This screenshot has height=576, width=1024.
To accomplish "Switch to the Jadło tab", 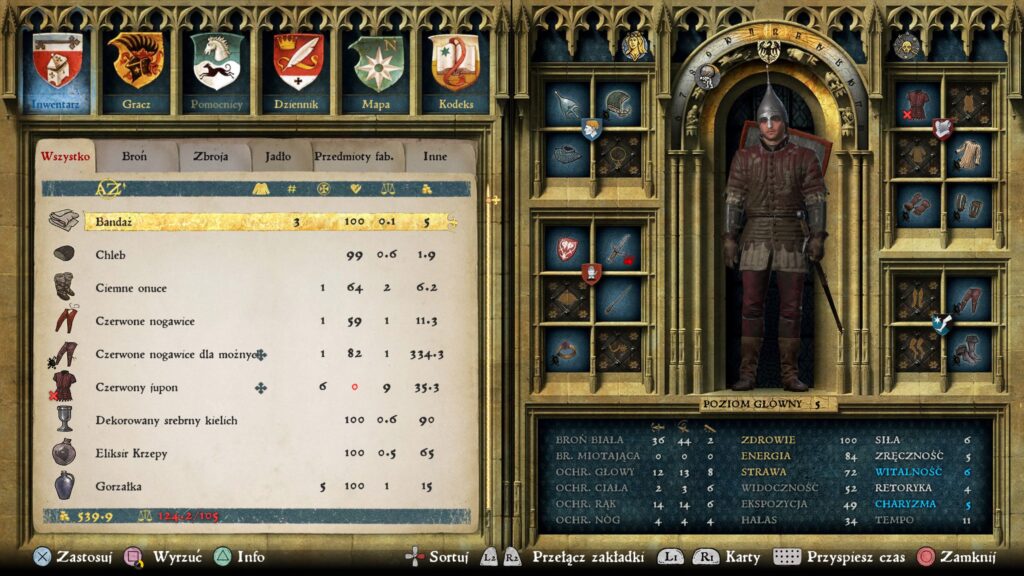I will coord(272,156).
